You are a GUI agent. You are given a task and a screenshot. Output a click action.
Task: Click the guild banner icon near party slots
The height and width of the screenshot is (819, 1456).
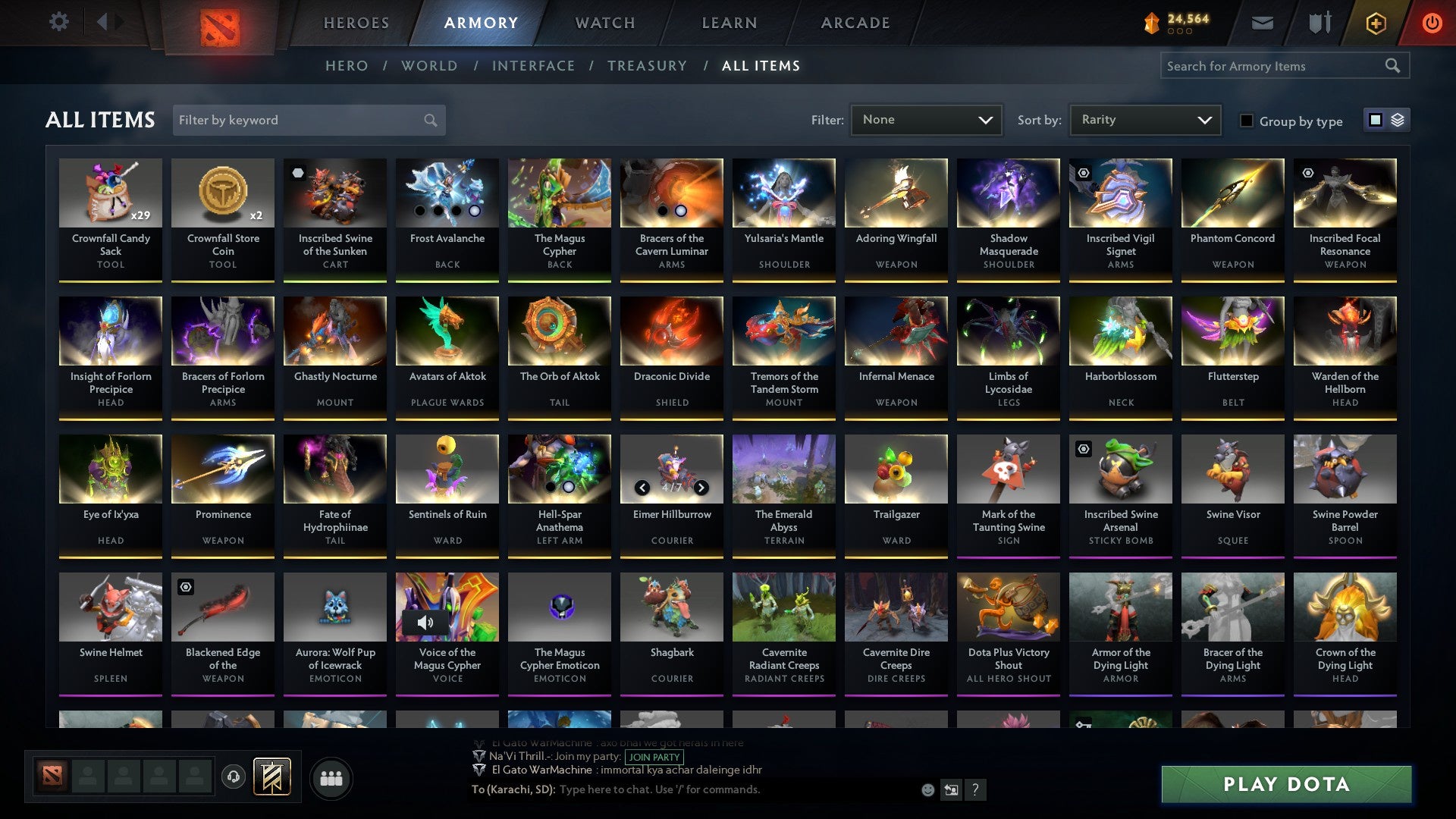coord(273,776)
